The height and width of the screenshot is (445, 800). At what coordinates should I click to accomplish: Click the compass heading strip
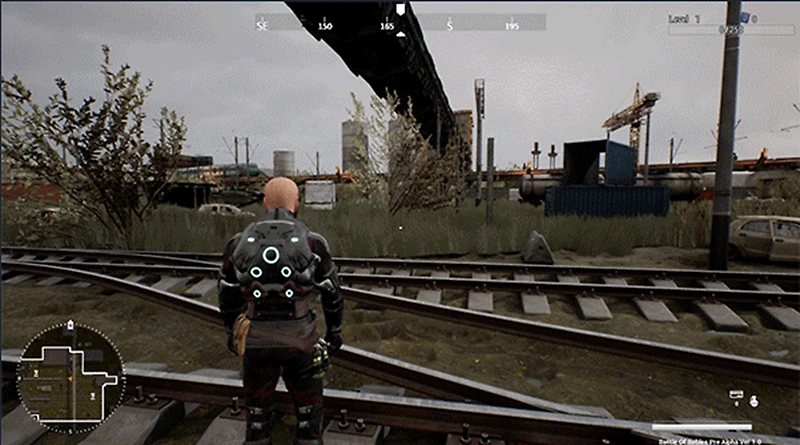pyautogui.click(x=400, y=22)
